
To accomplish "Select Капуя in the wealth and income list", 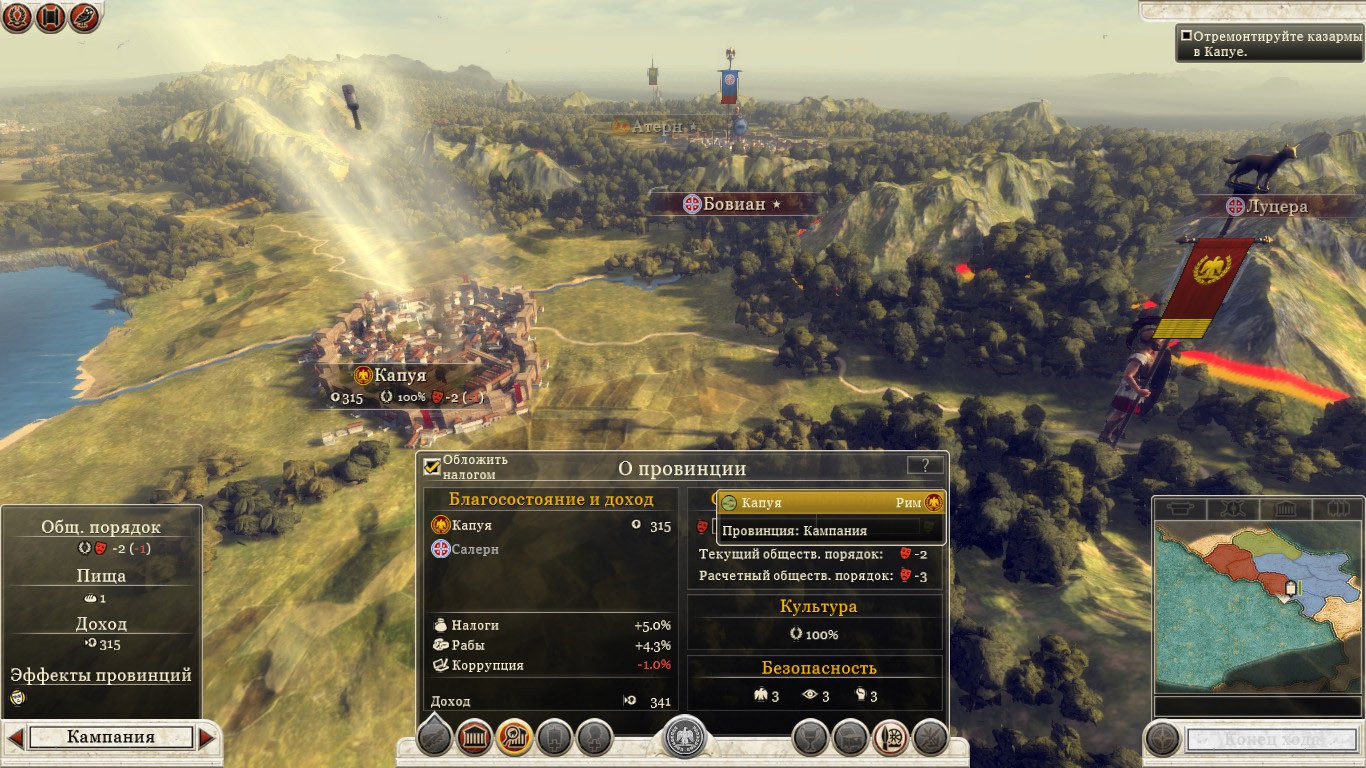I will click(x=471, y=525).
